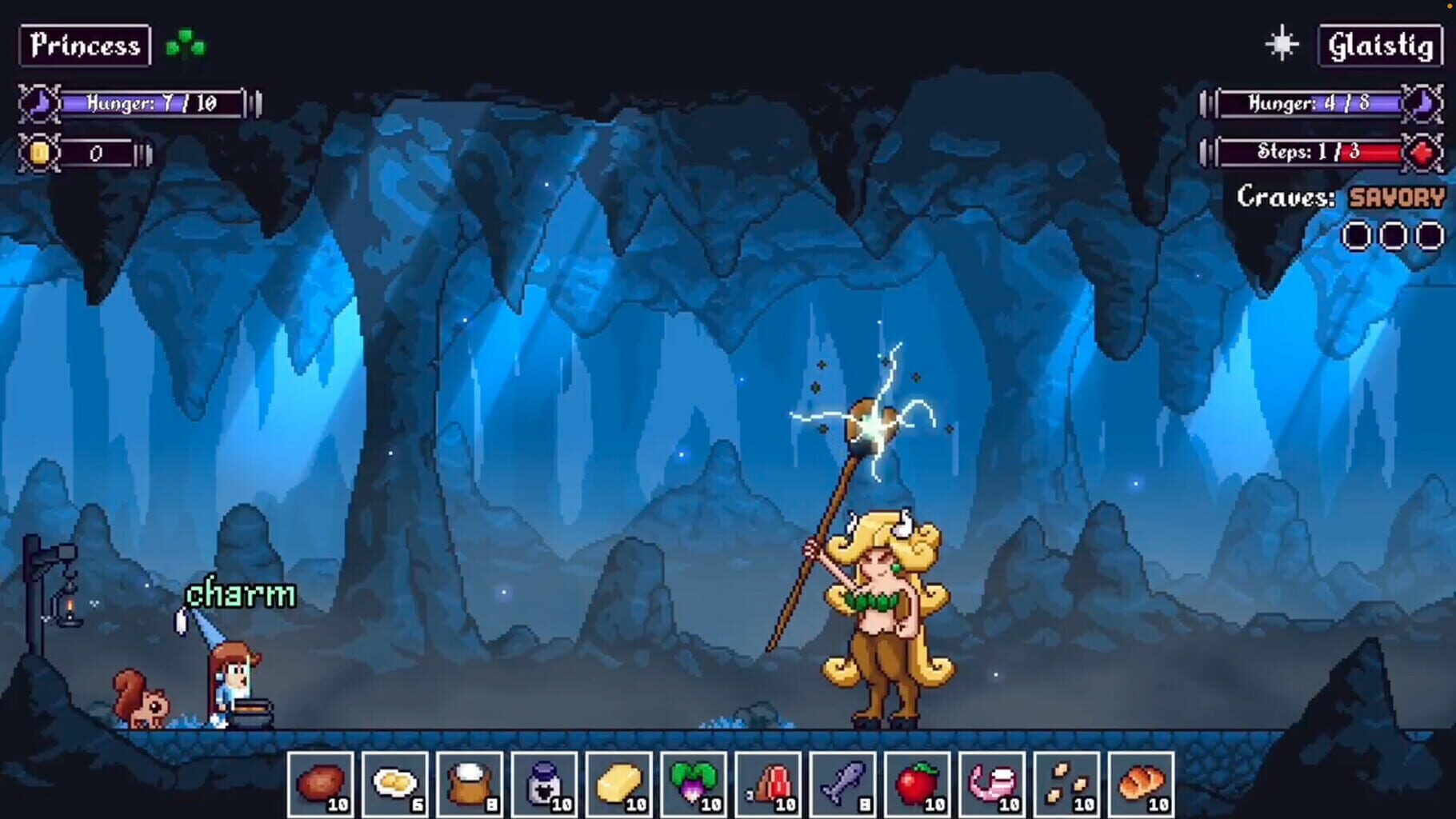Screen dimensions: 1456x819
Task: Select the Glaistig nameplate
Action: click(1382, 46)
